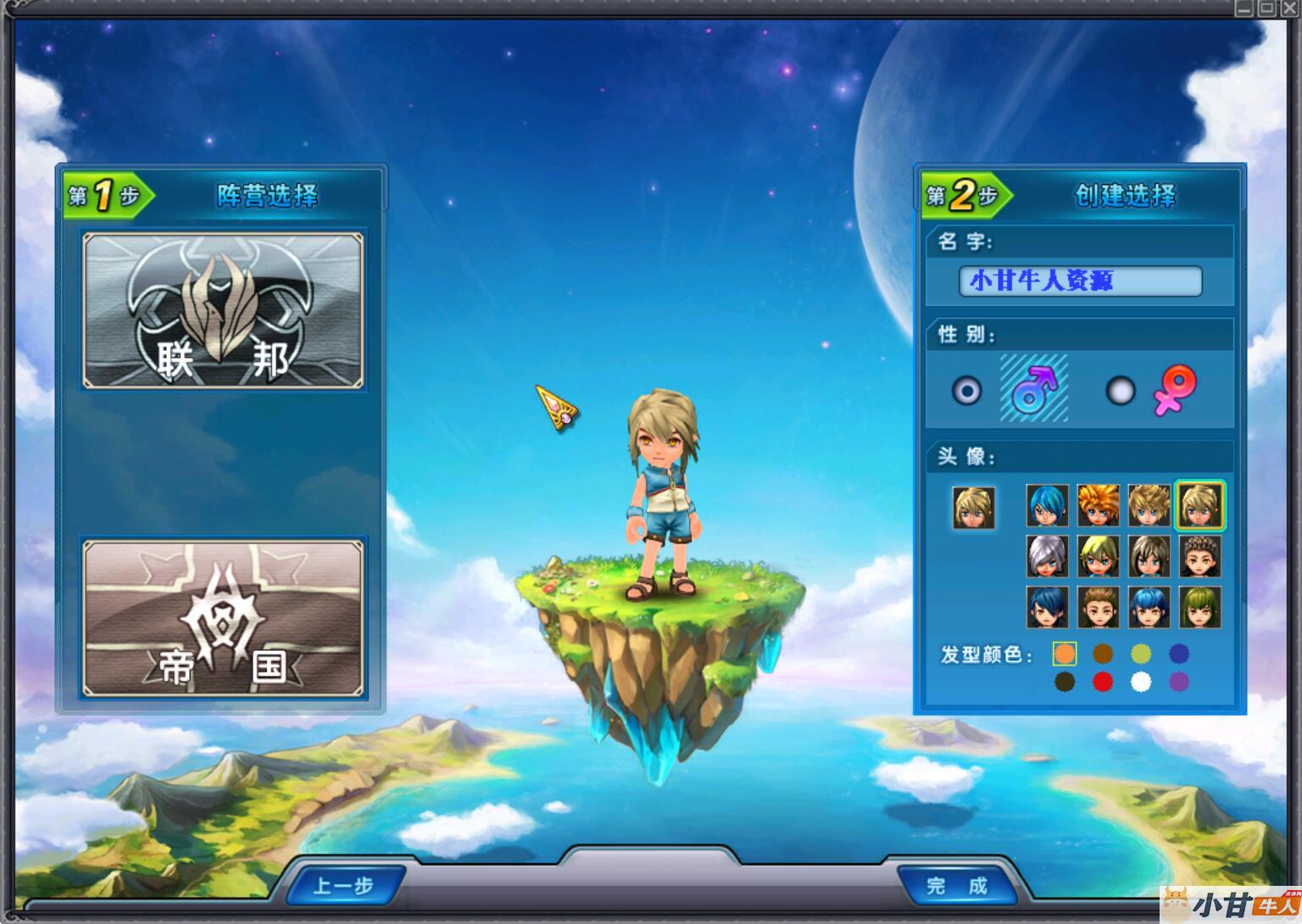Pick the blue-haired avatar portrait in top row

1048,506
